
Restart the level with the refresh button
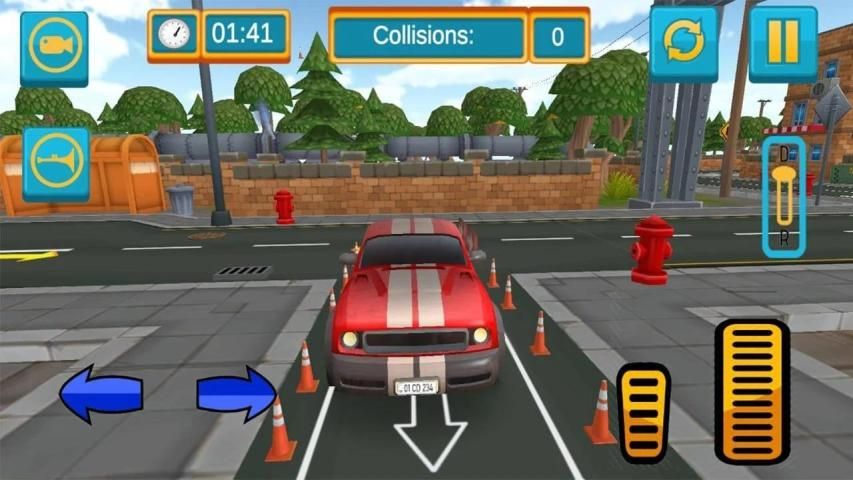(x=684, y=44)
